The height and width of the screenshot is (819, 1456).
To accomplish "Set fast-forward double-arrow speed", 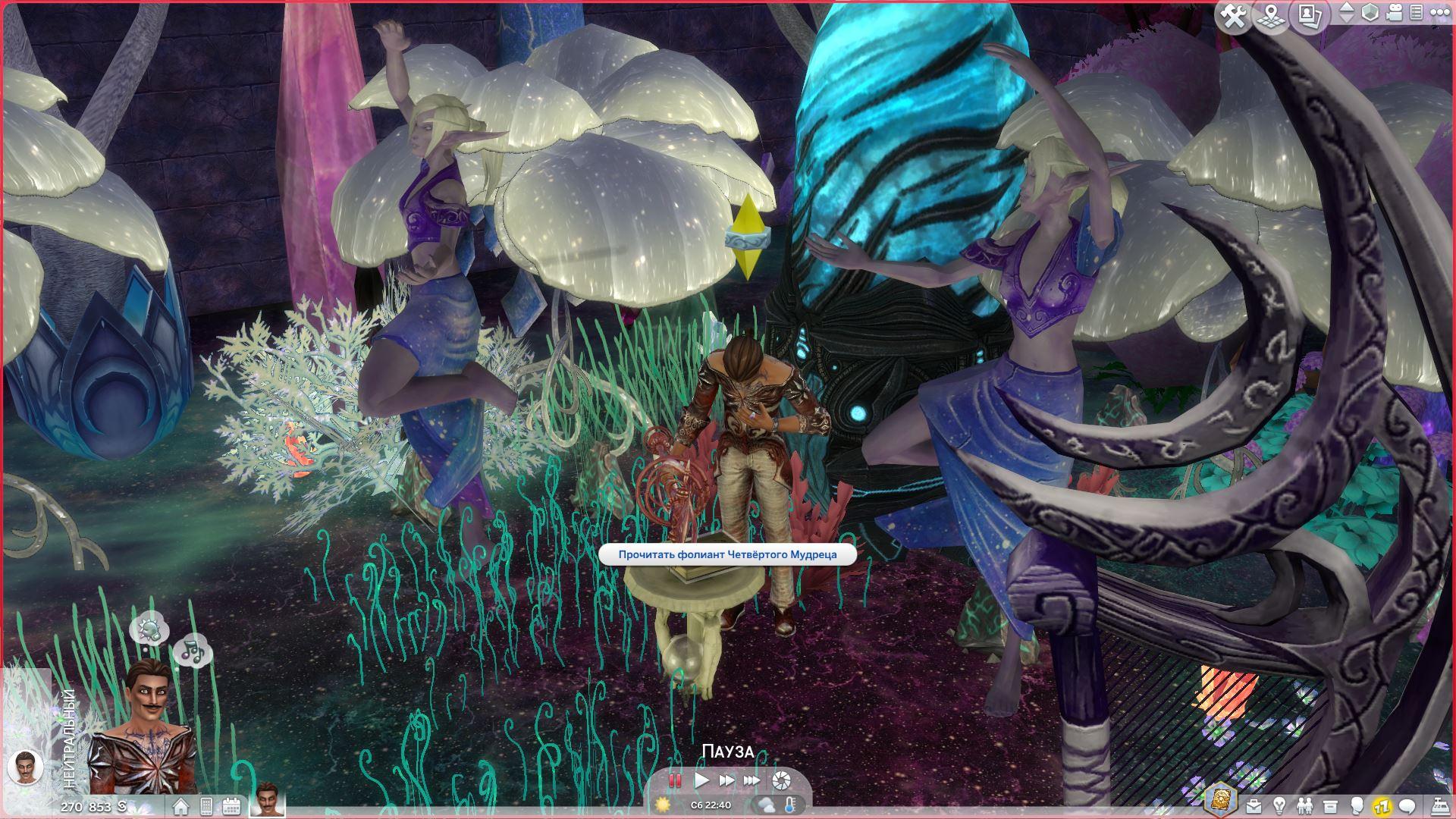I will 726,780.
